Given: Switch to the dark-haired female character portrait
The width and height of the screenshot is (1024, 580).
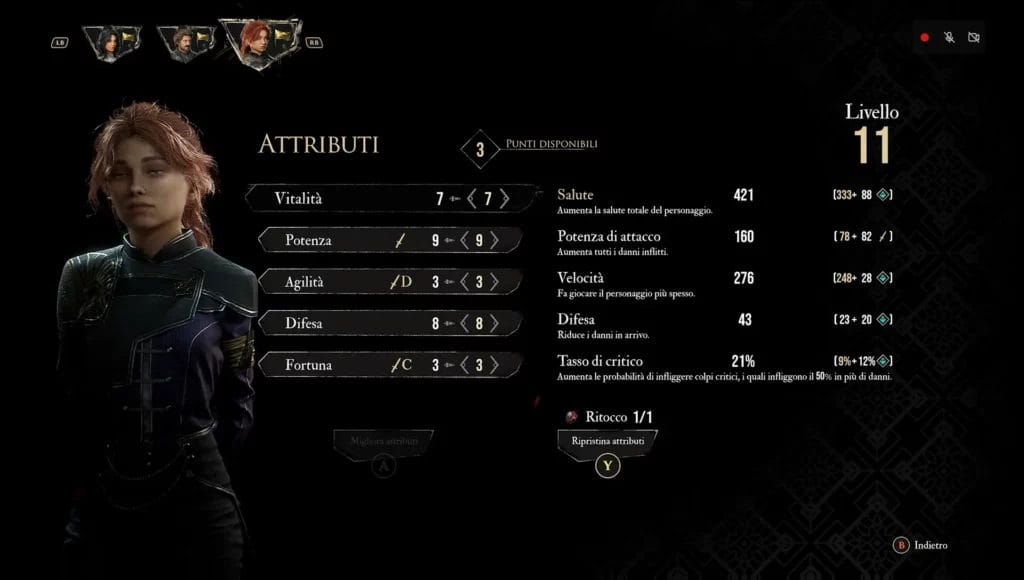Looking at the screenshot, I should (111, 41).
